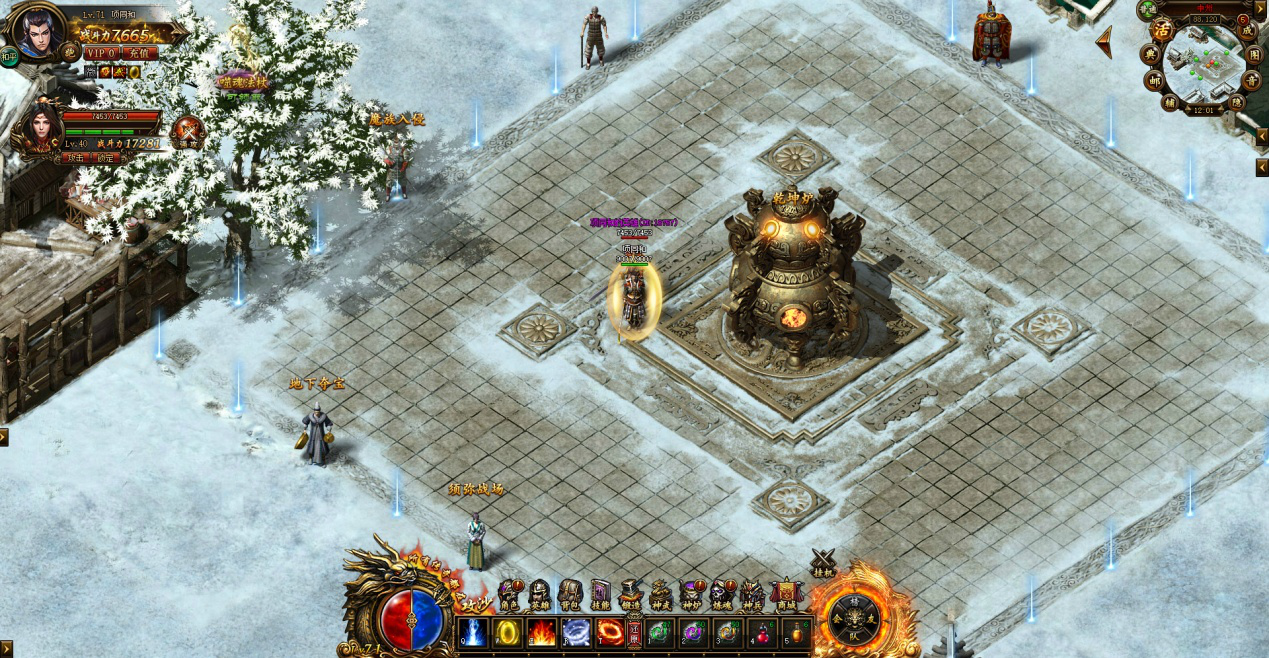Screen dimensions: 1269x658
Task: Toggle the 和平 peace mode button
Action: click(8, 57)
